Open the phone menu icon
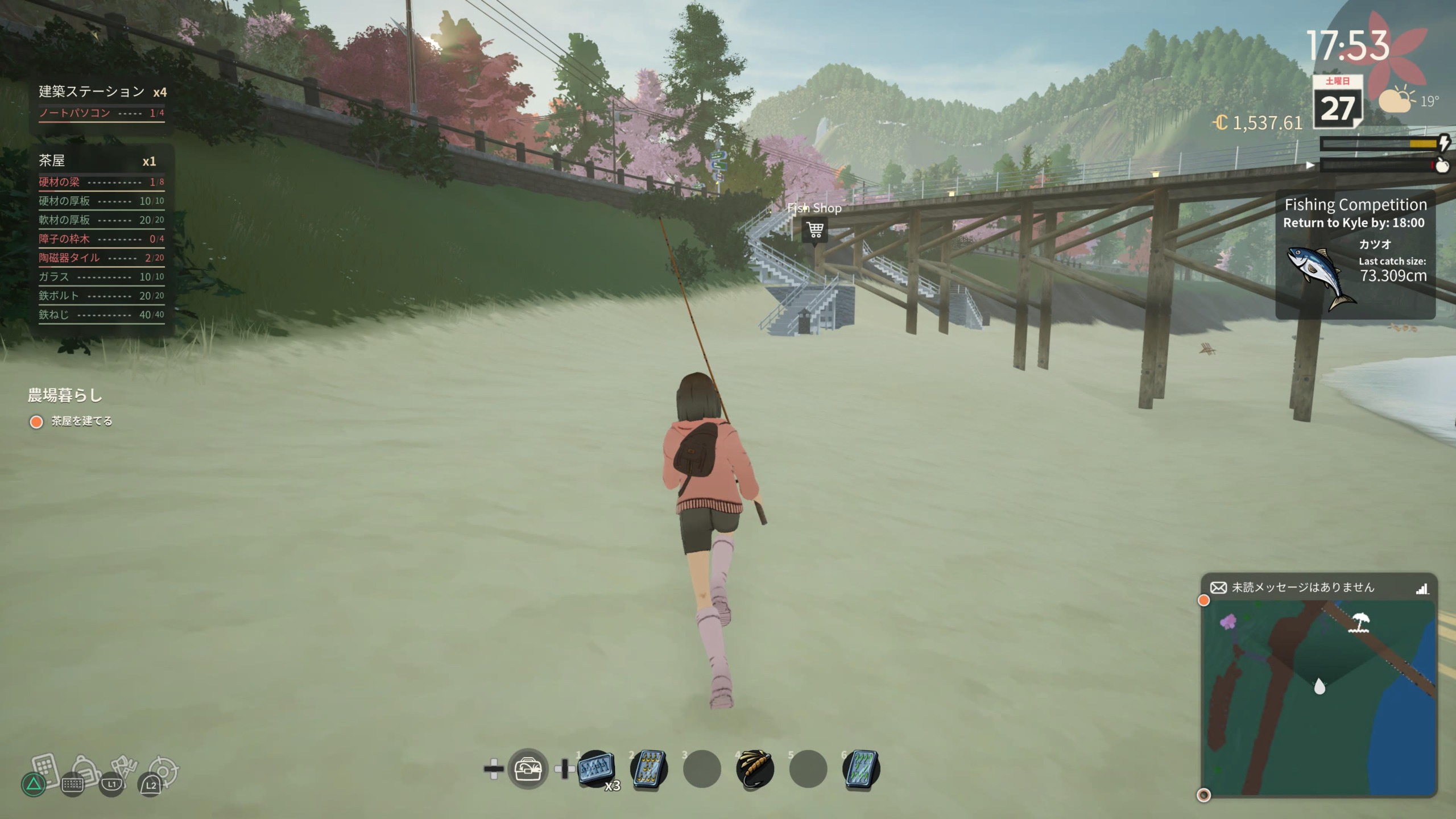The height and width of the screenshot is (819, 1456). pyautogui.click(x=44, y=771)
